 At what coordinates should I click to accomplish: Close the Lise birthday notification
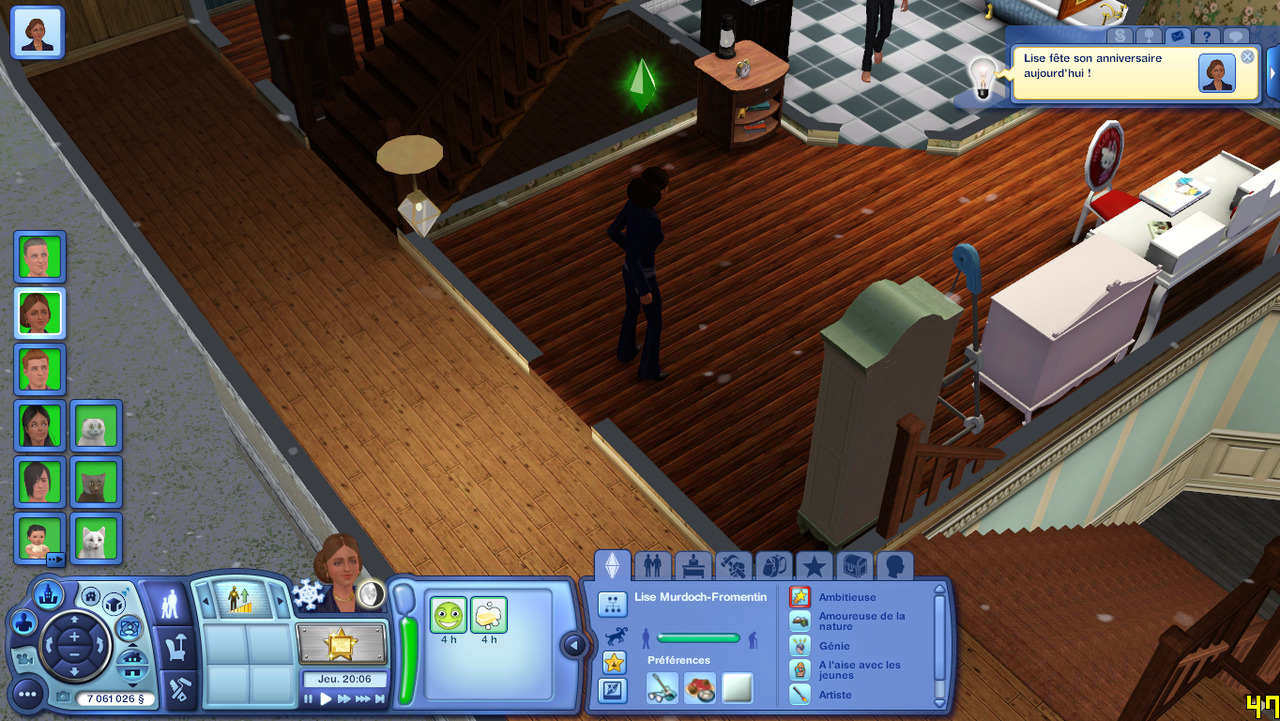coord(1247,57)
